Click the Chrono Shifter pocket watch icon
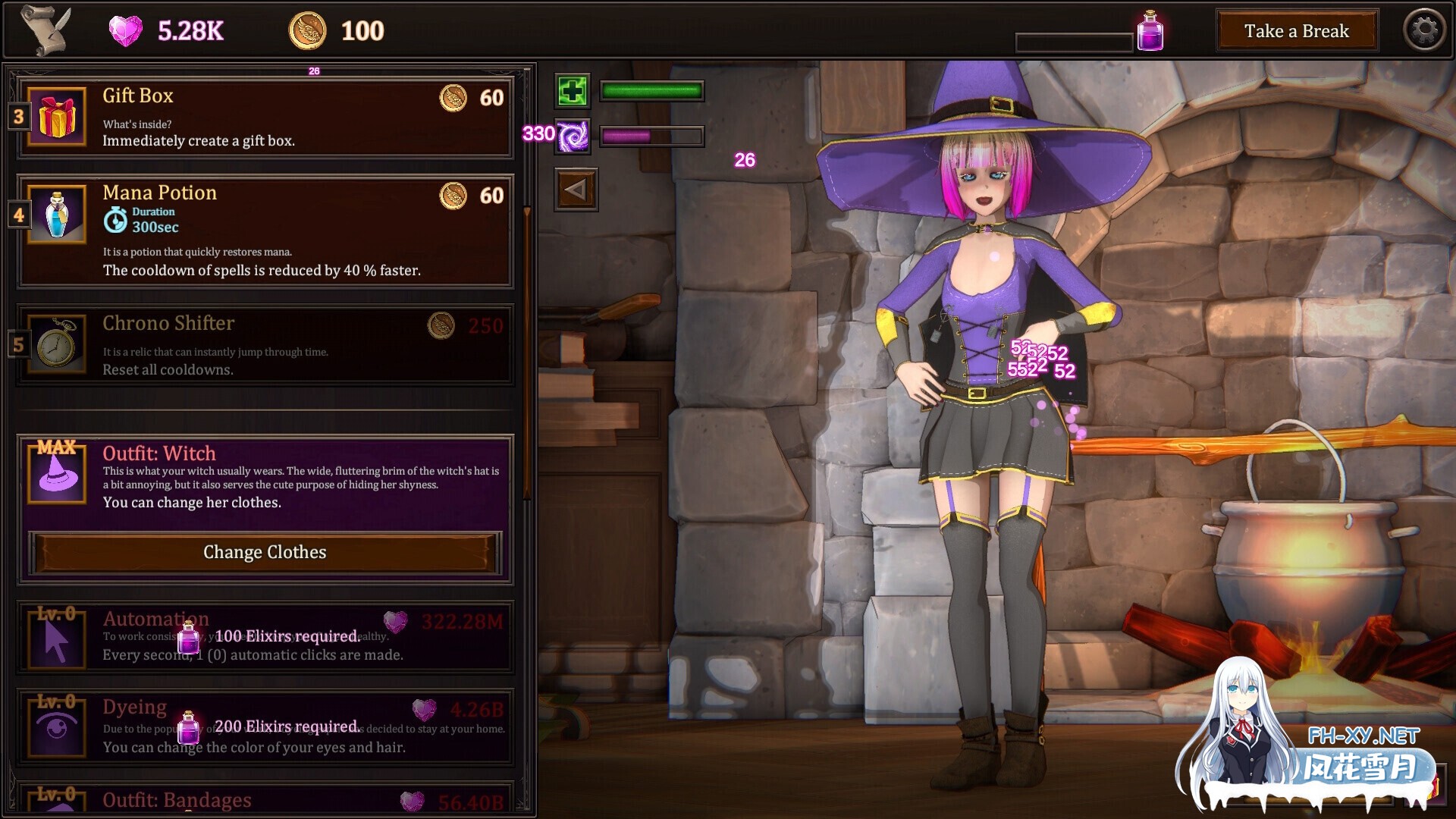The height and width of the screenshot is (819, 1456). coord(55,345)
